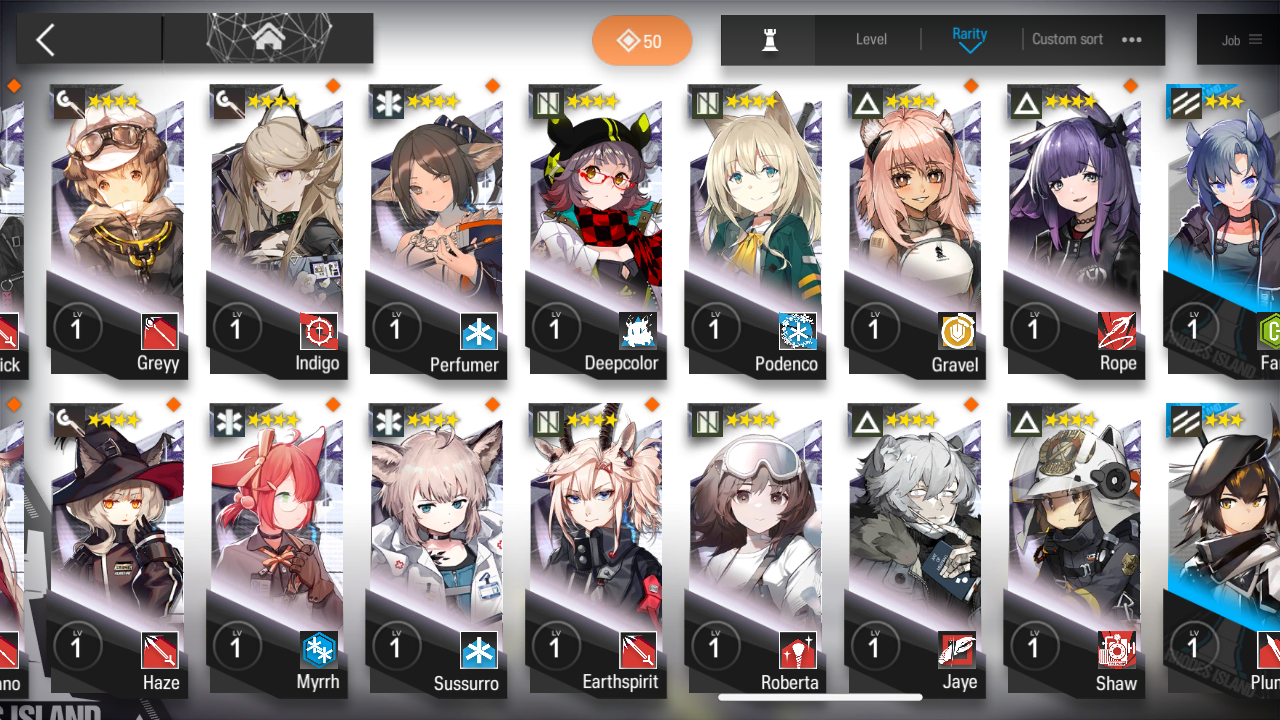Open the home shortcut menu
1280x720 pixels.
tap(267, 39)
